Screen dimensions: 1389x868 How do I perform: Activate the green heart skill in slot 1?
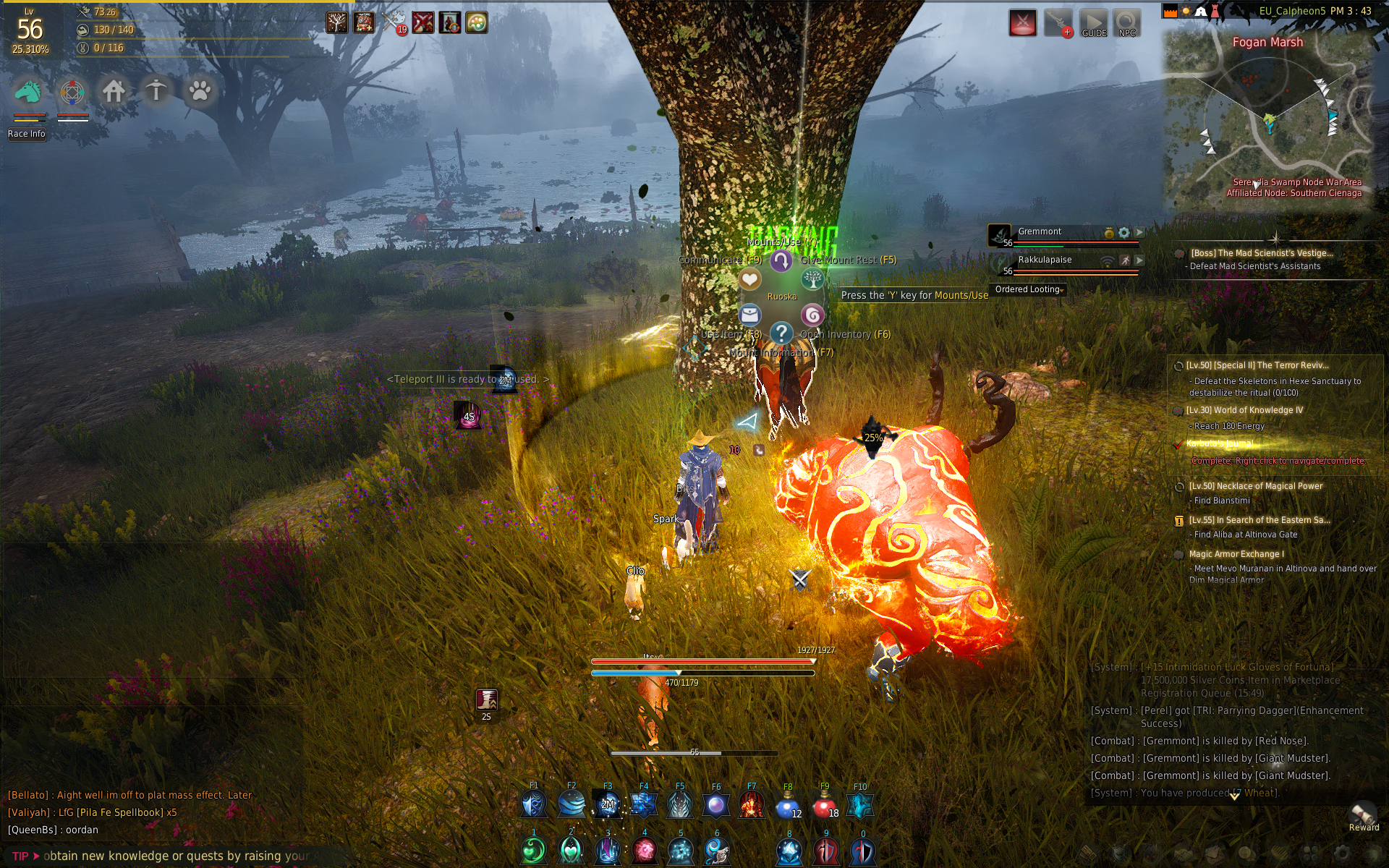pos(534,851)
